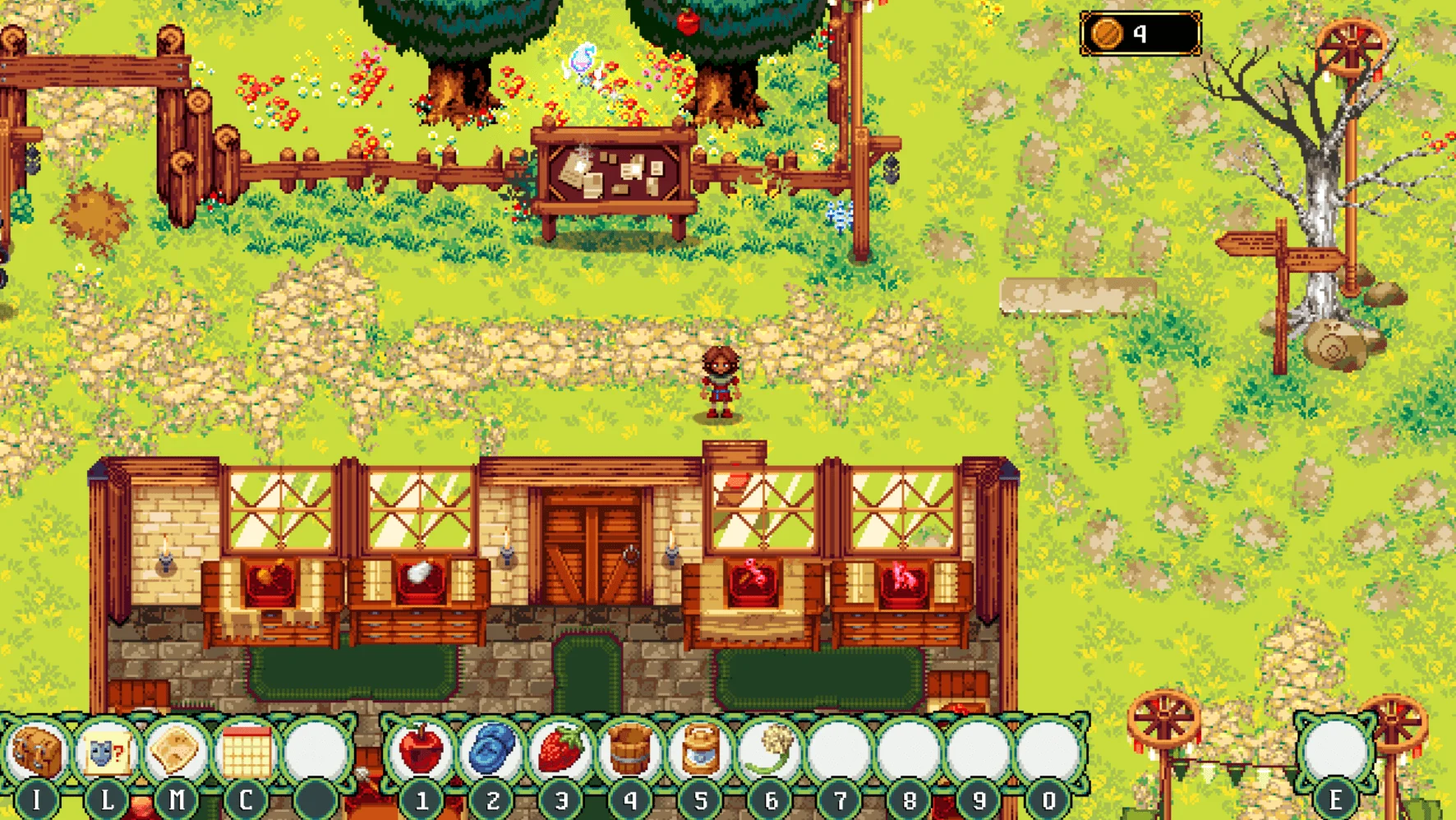Open the map with the M icon

(174, 749)
